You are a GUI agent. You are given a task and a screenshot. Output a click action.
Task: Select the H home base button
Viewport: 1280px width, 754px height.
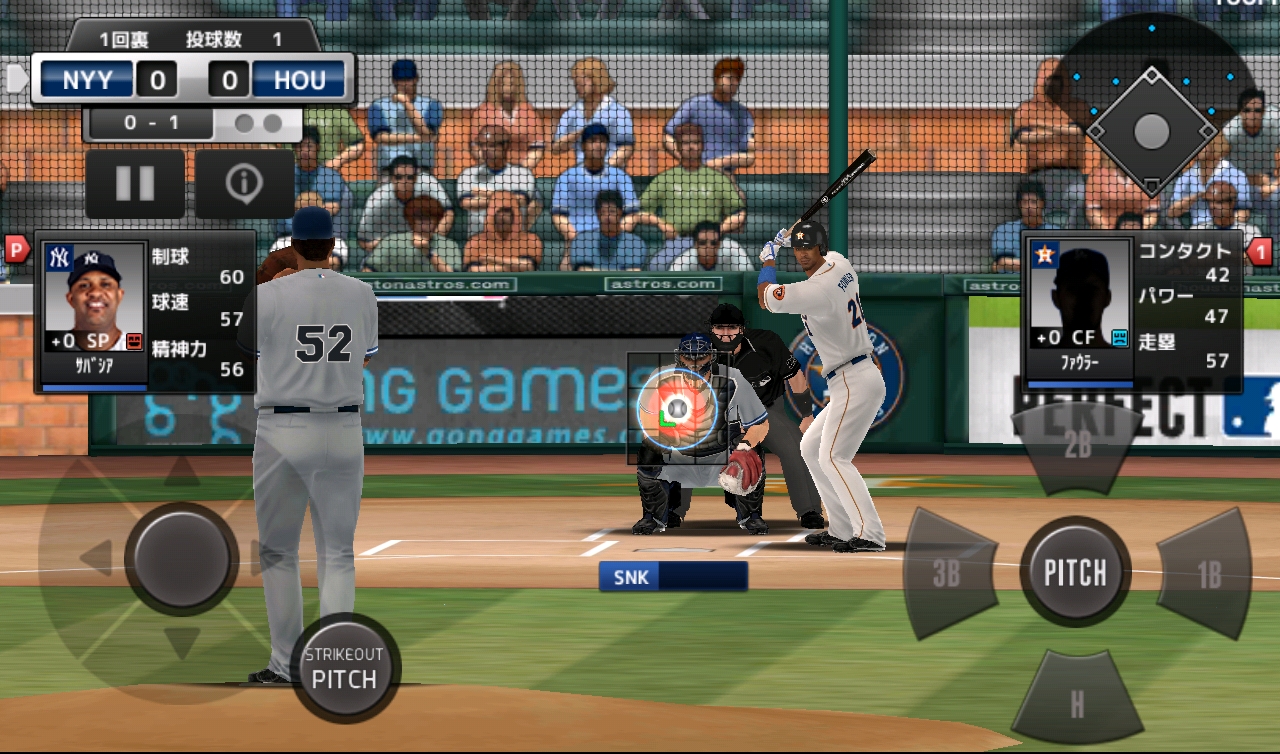click(1077, 704)
